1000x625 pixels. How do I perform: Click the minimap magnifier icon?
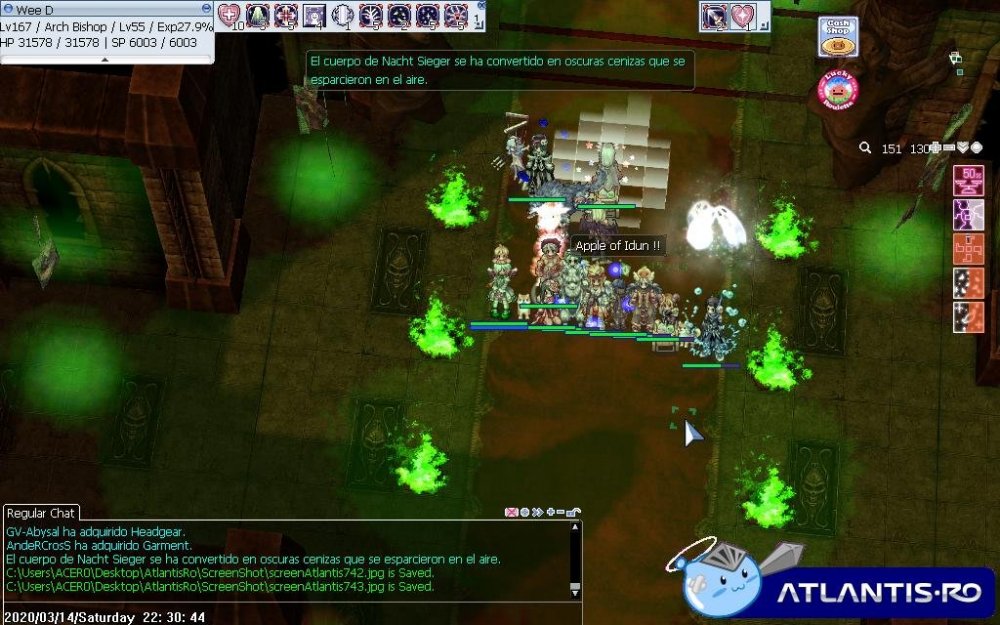click(865, 148)
